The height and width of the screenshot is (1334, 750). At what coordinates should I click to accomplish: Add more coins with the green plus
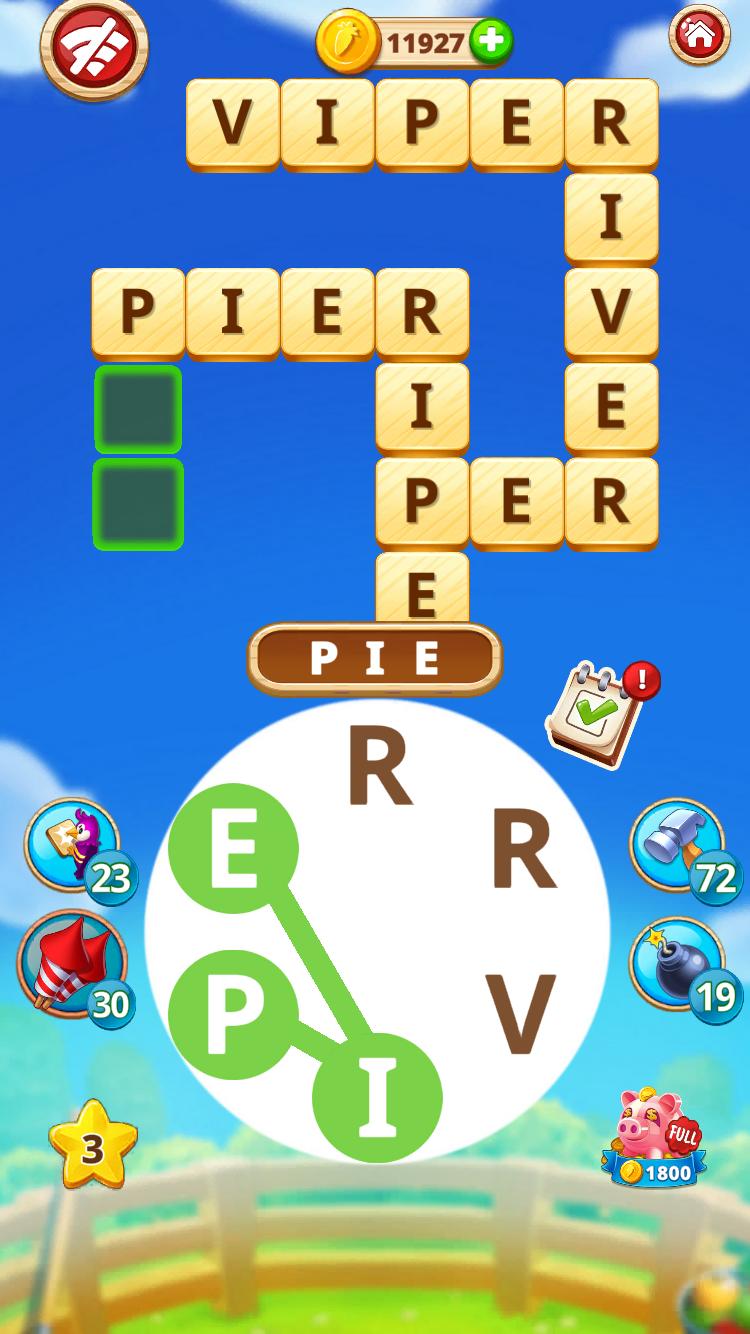490,42
